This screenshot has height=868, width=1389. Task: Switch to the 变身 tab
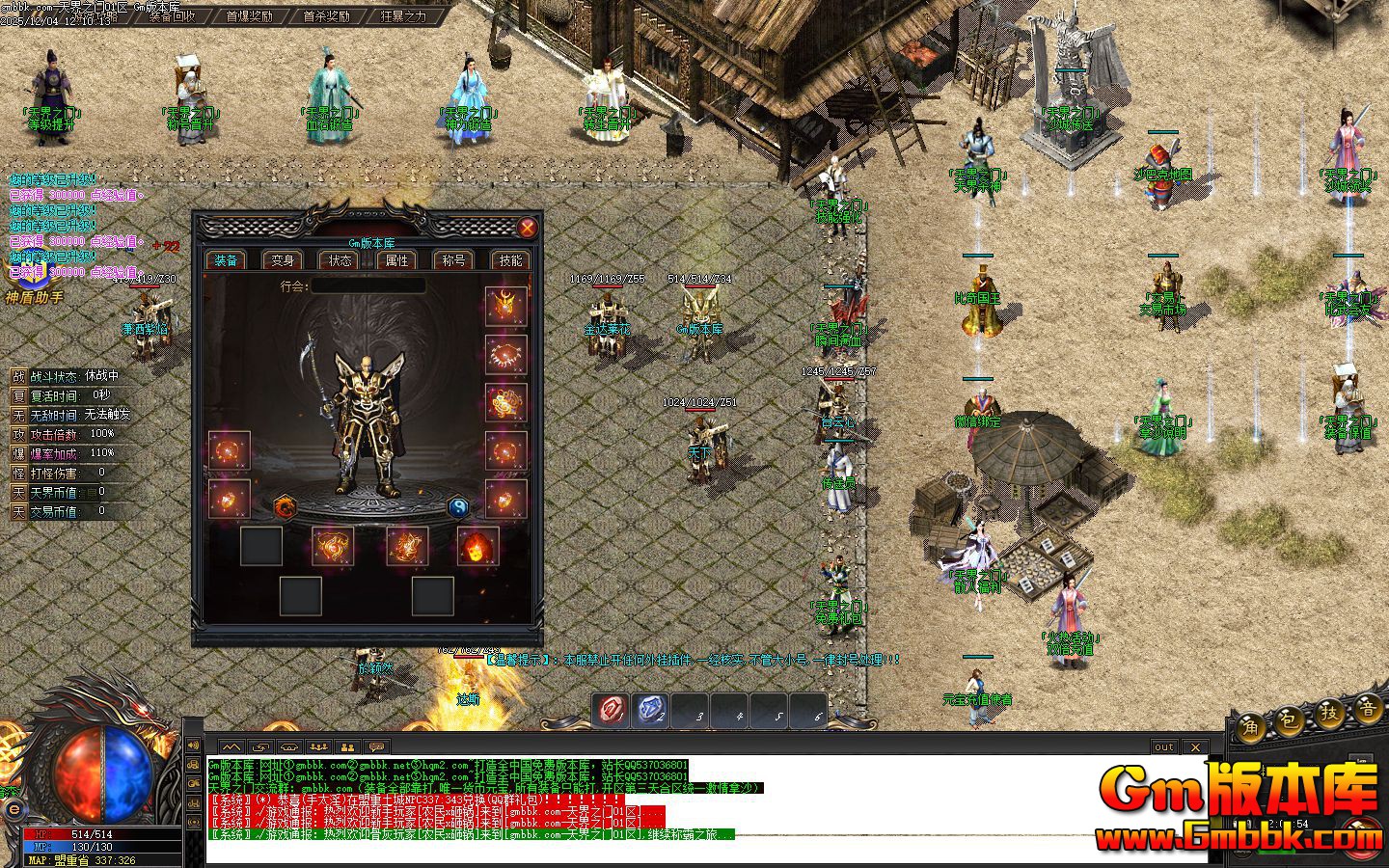pos(283,260)
